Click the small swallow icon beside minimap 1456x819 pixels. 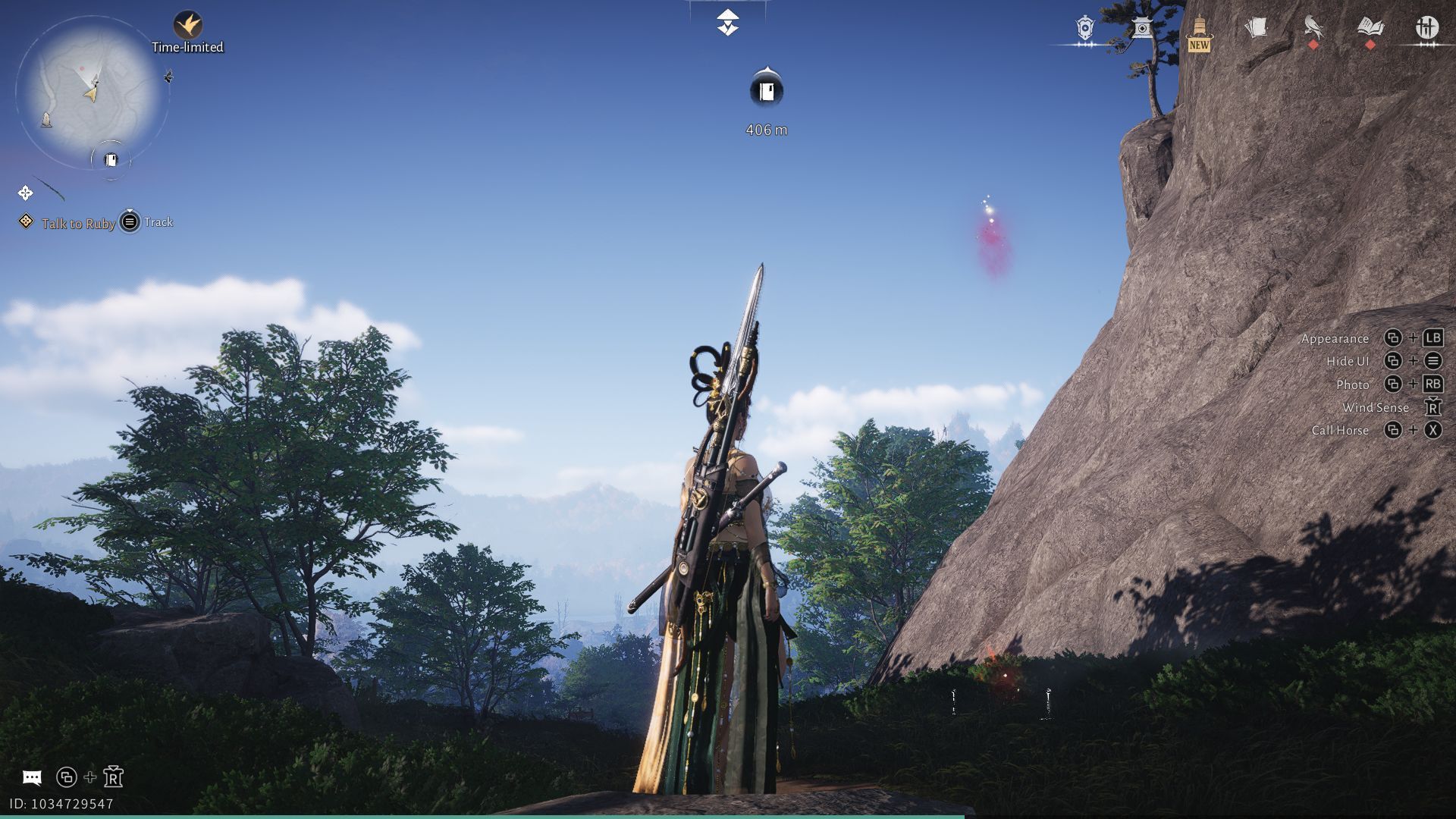point(168,76)
